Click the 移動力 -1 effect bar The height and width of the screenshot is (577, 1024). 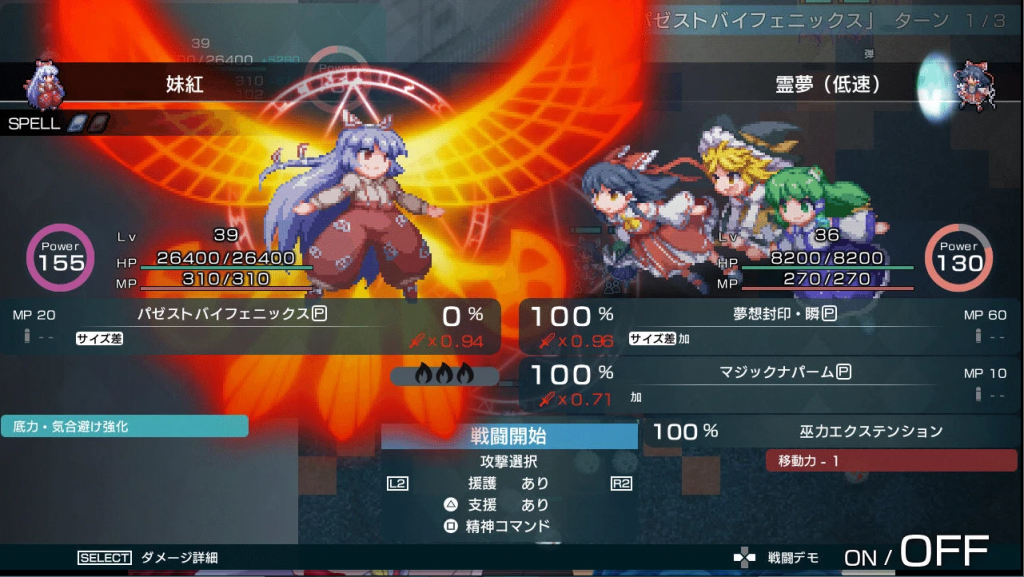890,461
